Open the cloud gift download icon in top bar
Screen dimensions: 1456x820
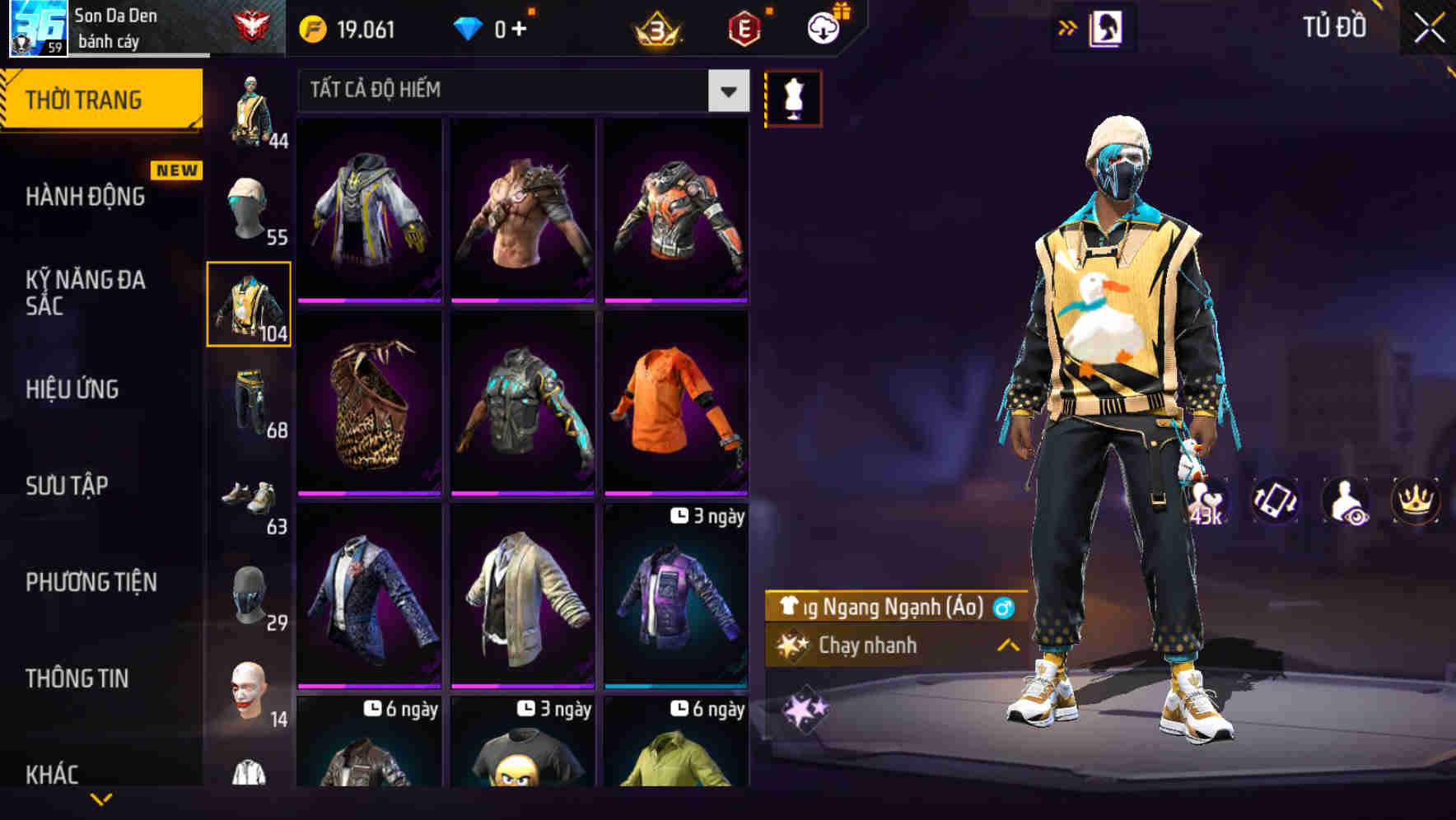(822, 26)
